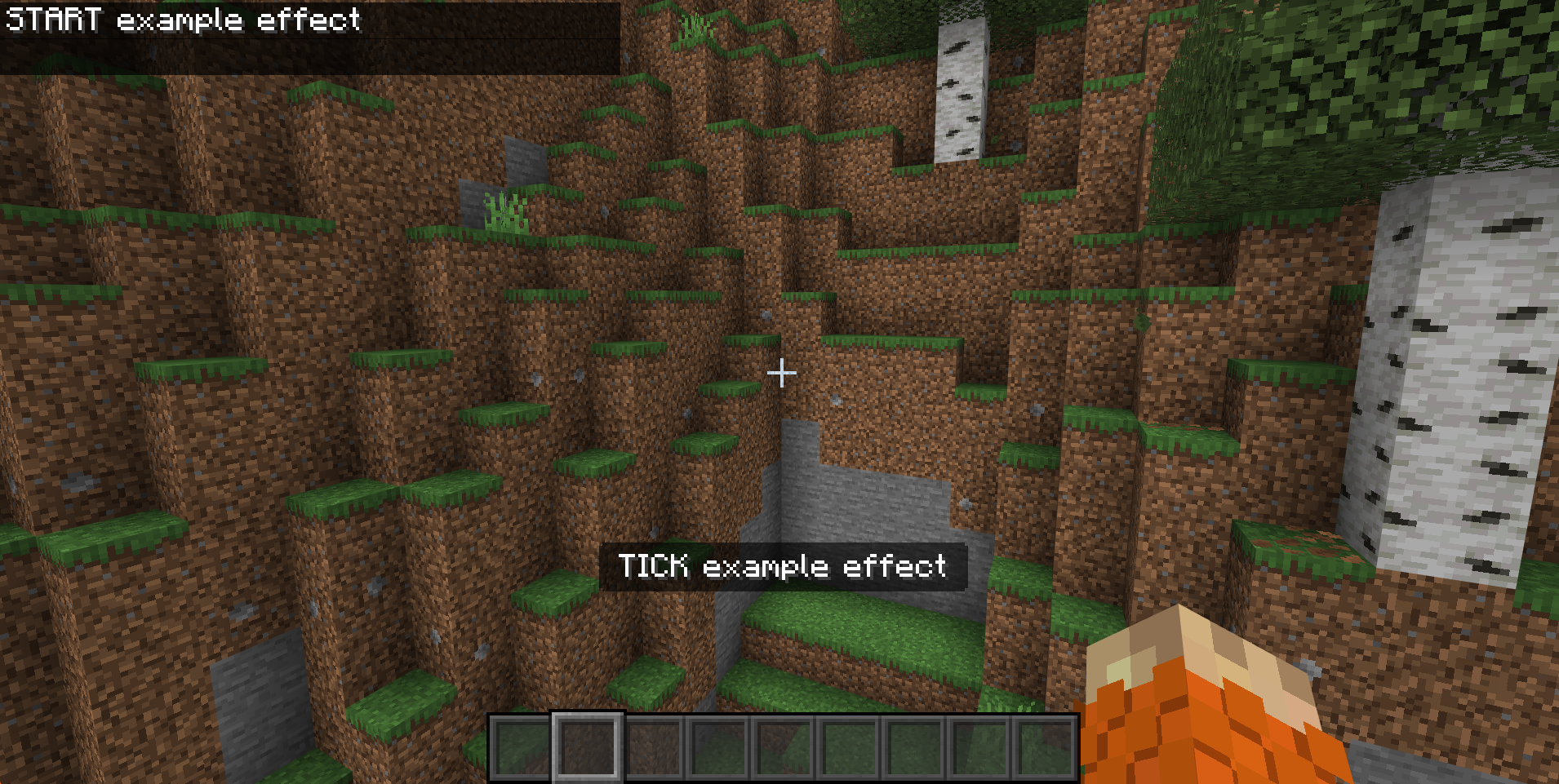Click the TICK example effect action bar text

[782, 566]
